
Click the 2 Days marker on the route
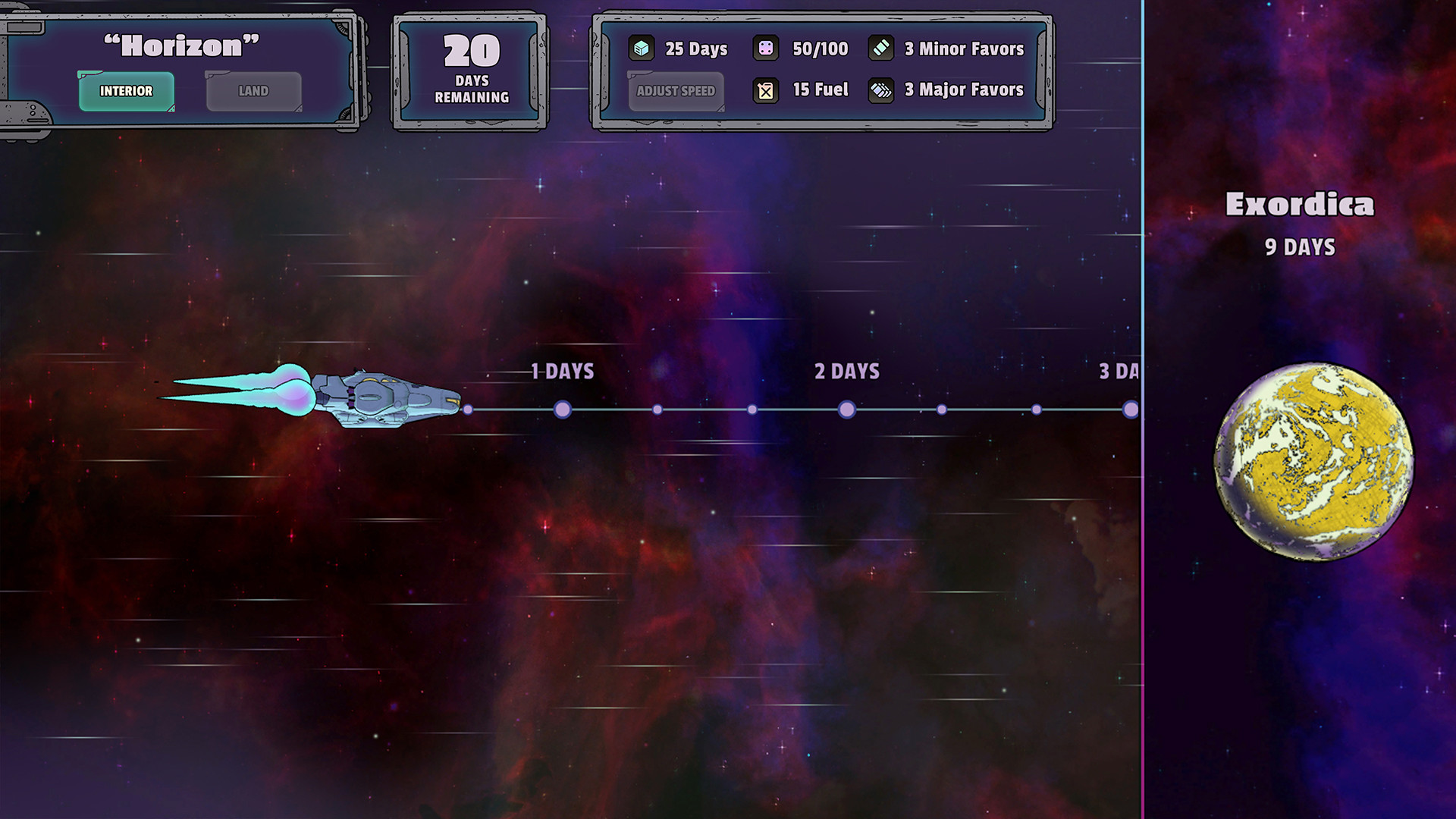(846, 372)
